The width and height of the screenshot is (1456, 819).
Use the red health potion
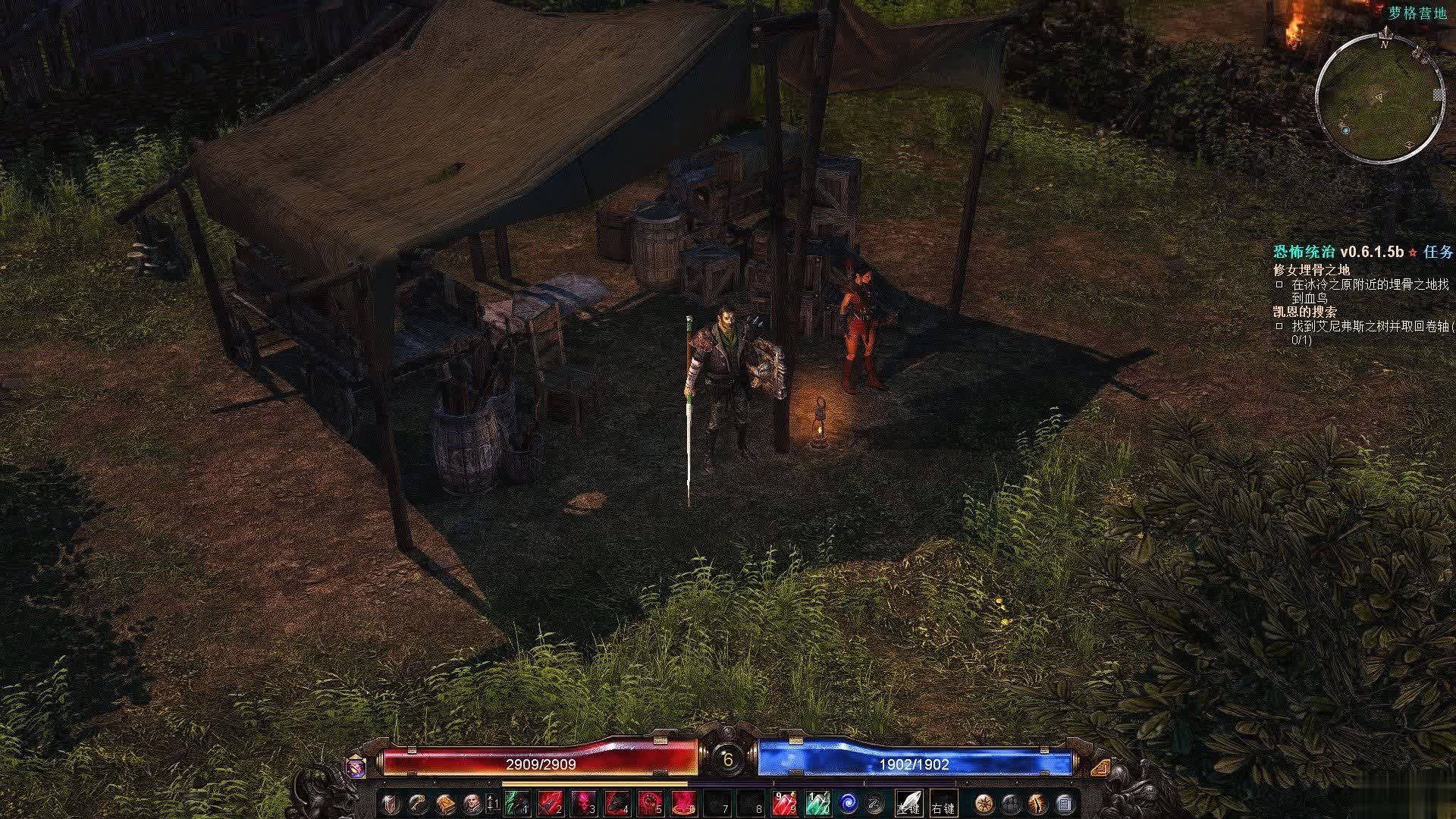(x=784, y=803)
